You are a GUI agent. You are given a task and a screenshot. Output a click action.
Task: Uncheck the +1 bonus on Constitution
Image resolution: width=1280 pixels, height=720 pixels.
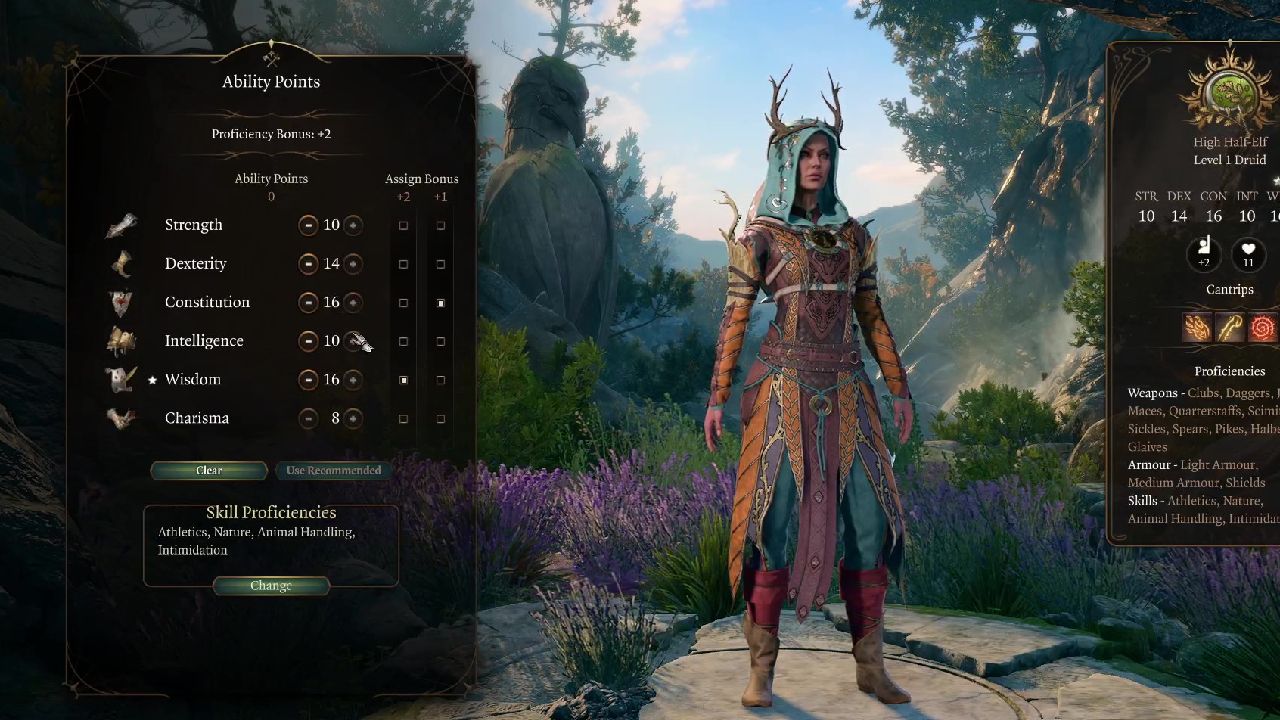tap(440, 302)
